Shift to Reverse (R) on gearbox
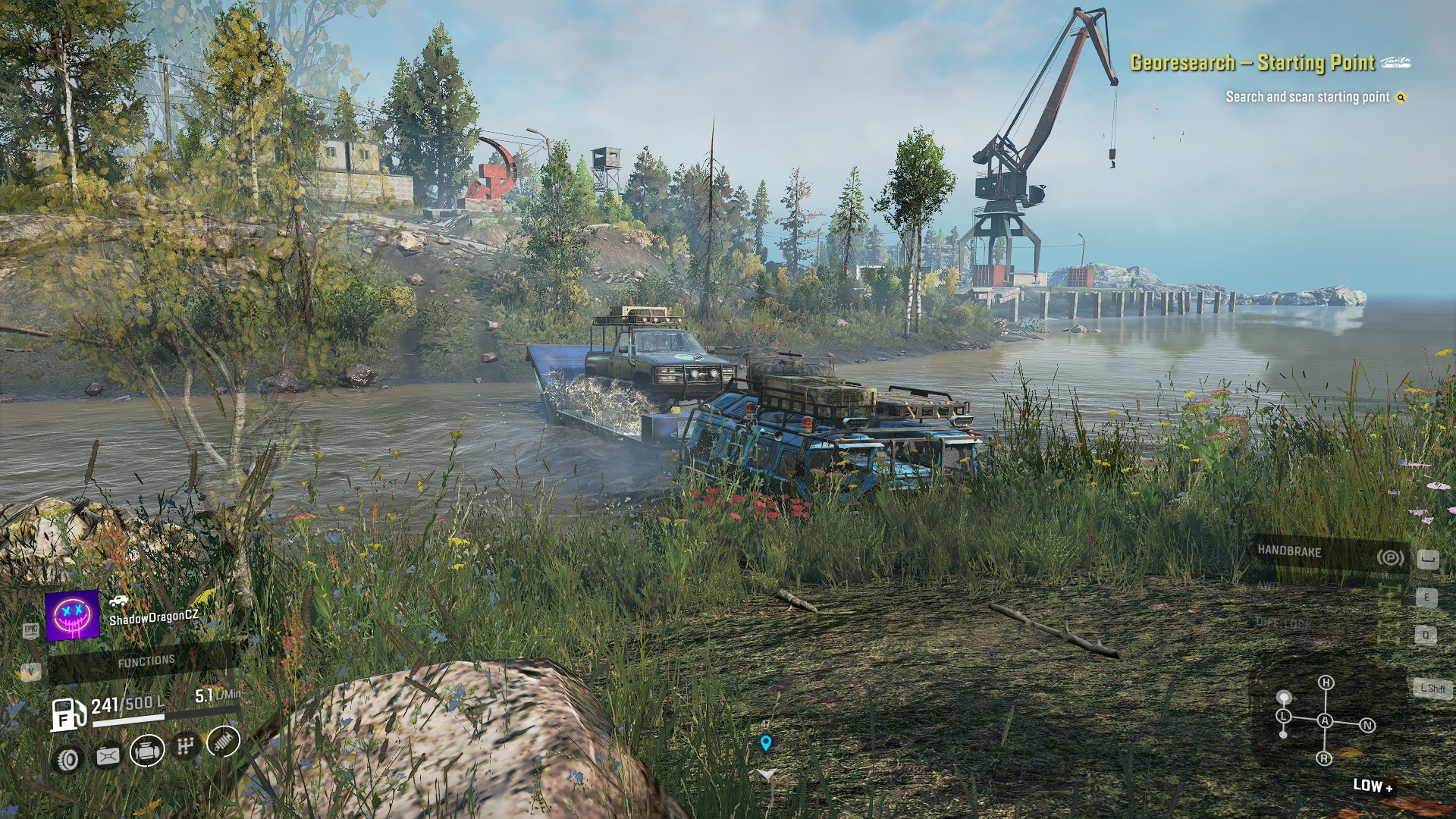The height and width of the screenshot is (819, 1456). 1325,758
